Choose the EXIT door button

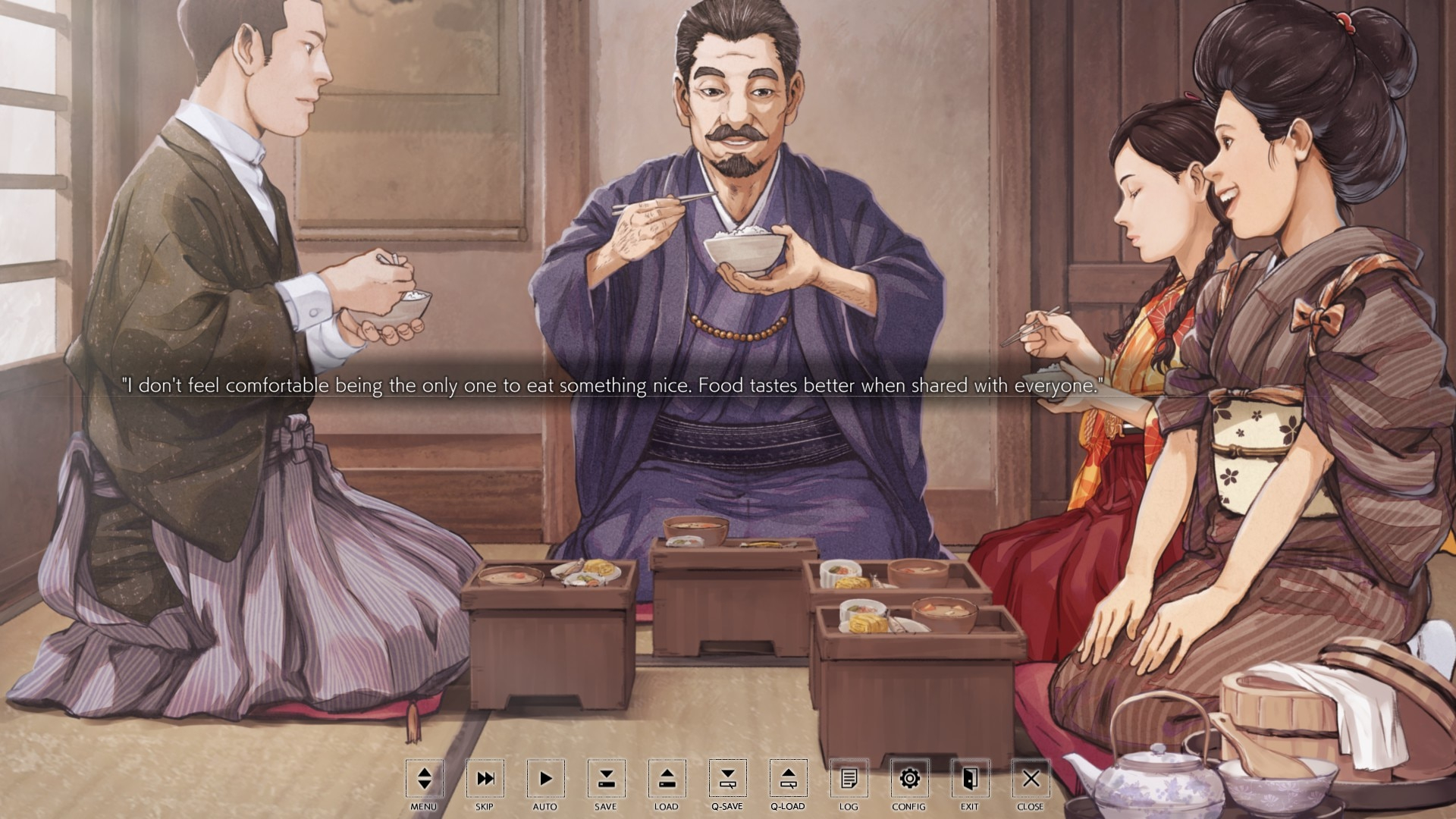click(x=970, y=779)
